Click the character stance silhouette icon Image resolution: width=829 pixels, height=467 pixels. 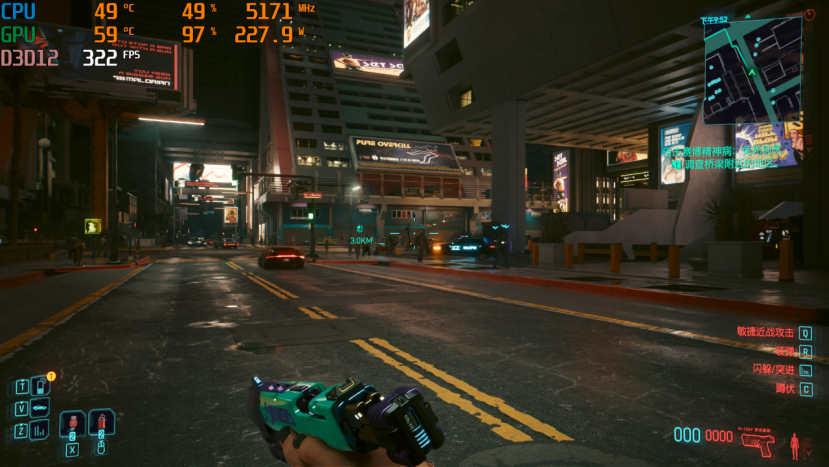point(796,445)
